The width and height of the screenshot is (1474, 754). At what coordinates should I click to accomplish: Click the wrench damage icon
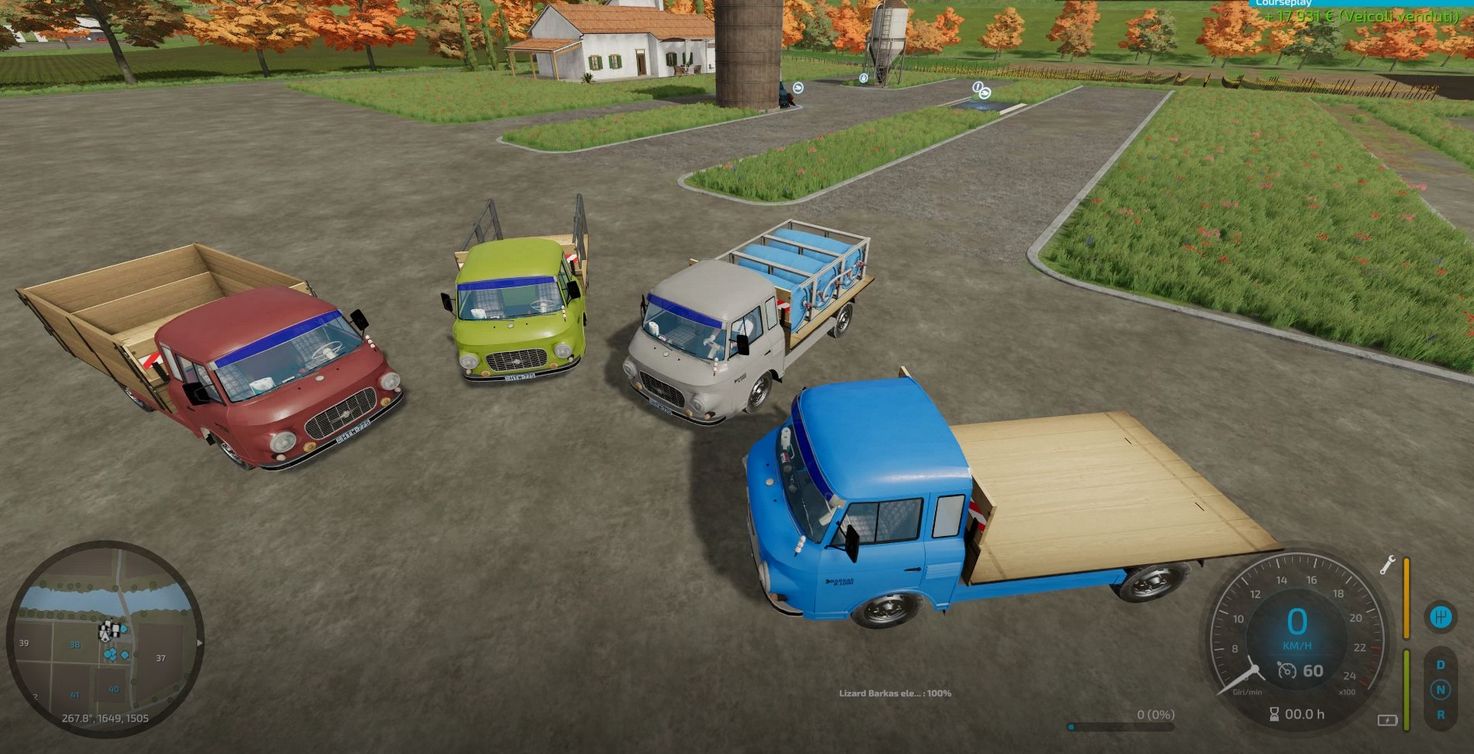point(1388,565)
